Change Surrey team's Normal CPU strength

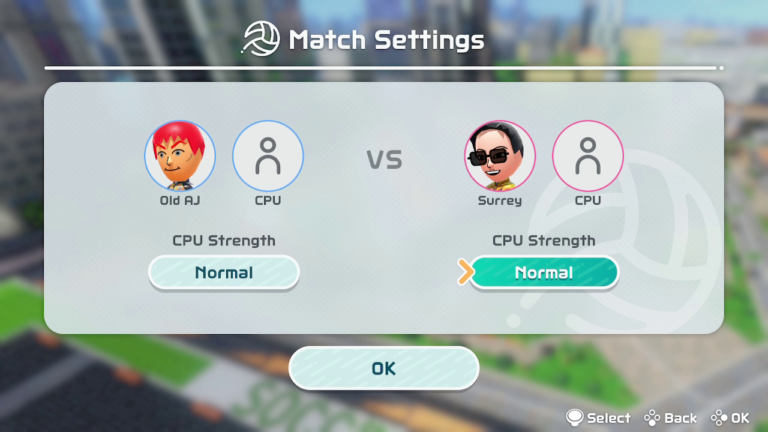pos(544,272)
